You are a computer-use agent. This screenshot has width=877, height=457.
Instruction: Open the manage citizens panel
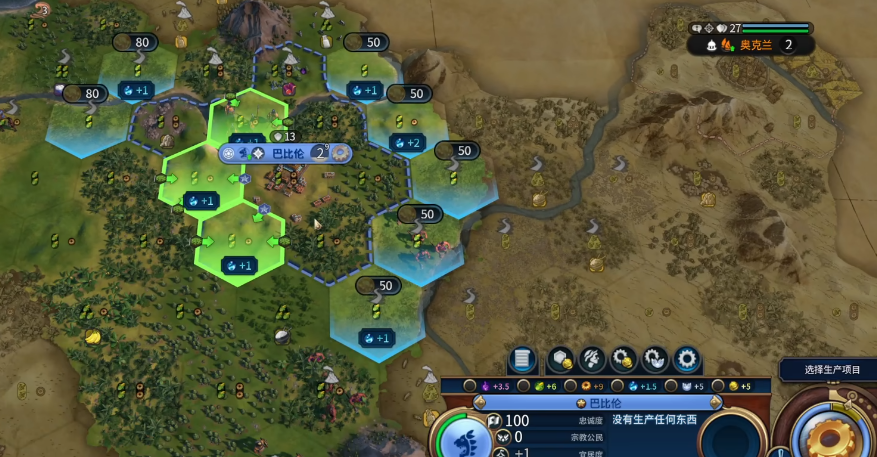coord(592,358)
